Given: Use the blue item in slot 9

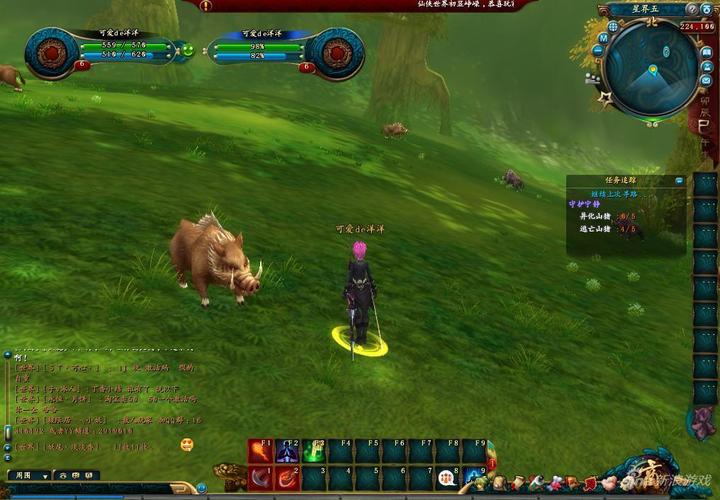Looking at the screenshot, I should (x=474, y=478).
